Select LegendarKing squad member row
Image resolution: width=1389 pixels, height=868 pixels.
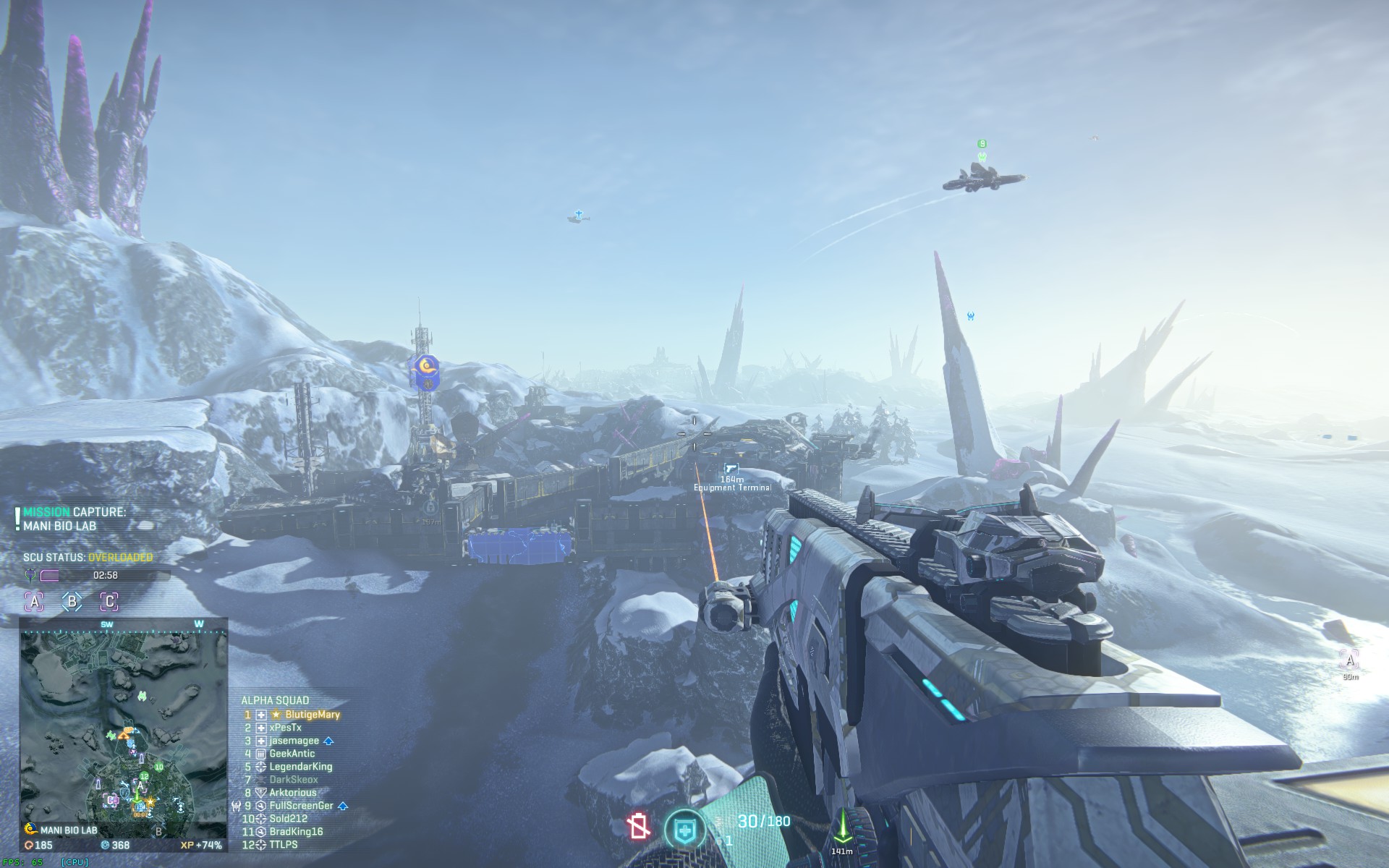click(300, 767)
